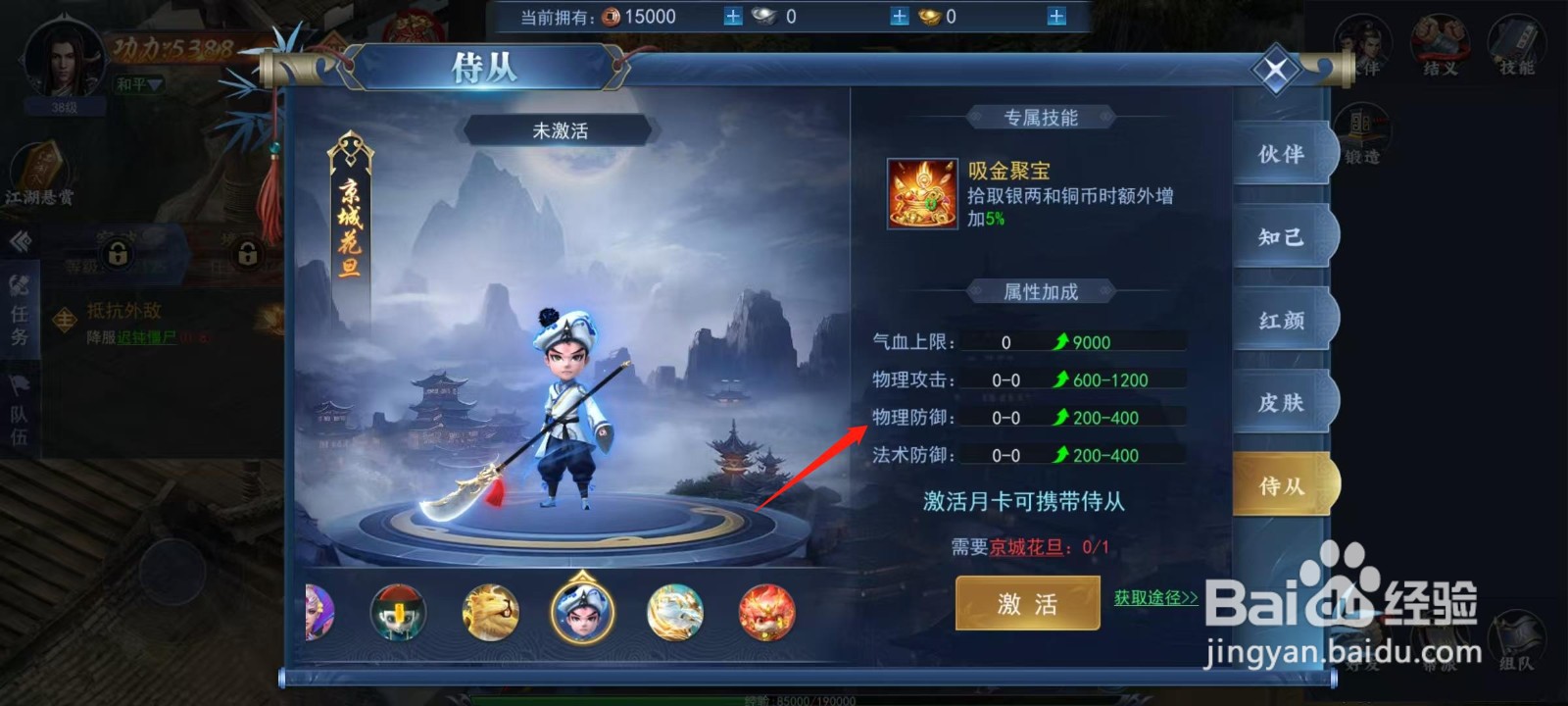This screenshot has width=1568, height=706.
Task: Open the 结义 sworn brotherhood icon
Action: click(1441, 41)
